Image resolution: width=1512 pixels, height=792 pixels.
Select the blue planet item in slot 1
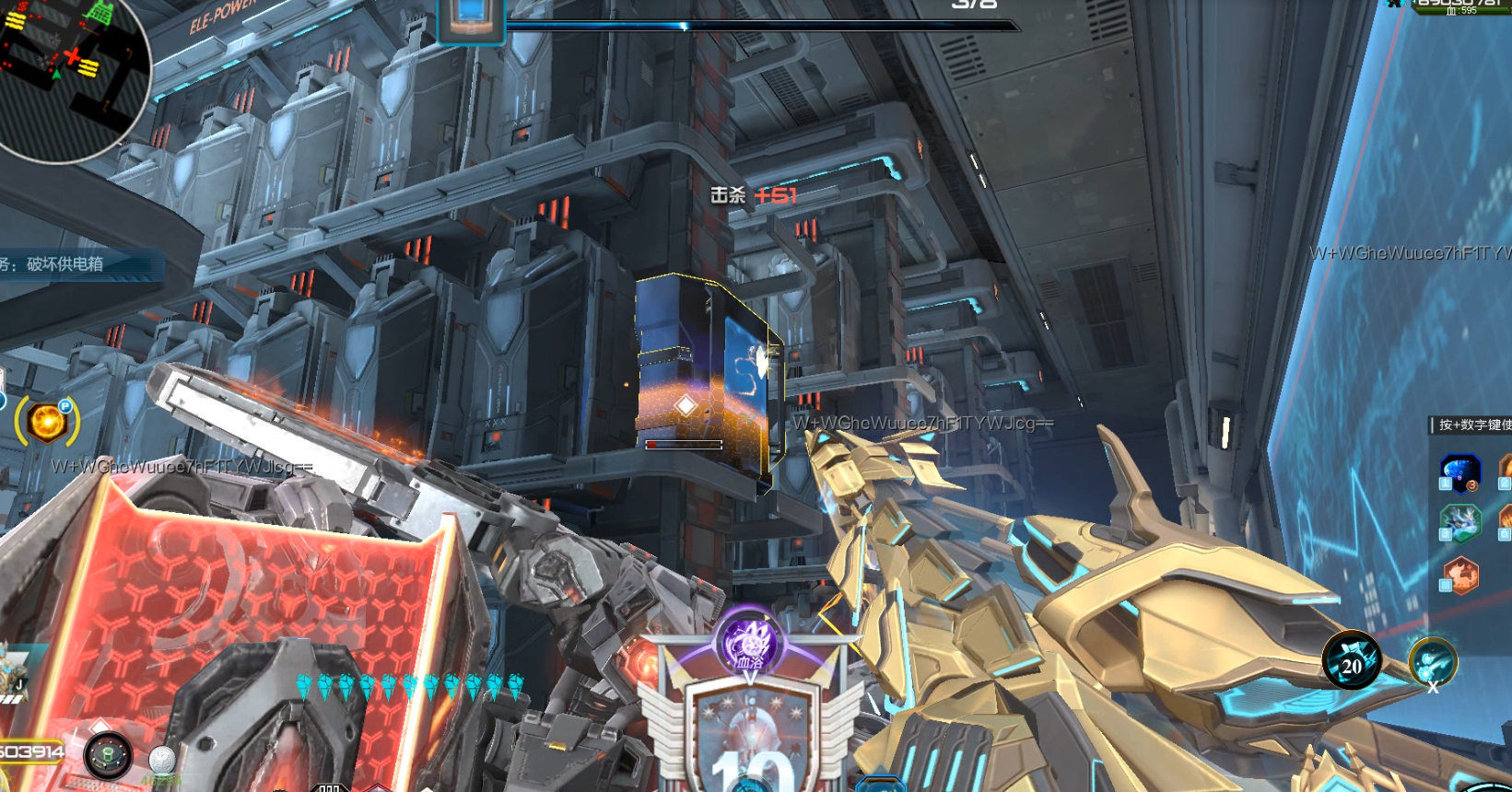pyautogui.click(x=1459, y=472)
